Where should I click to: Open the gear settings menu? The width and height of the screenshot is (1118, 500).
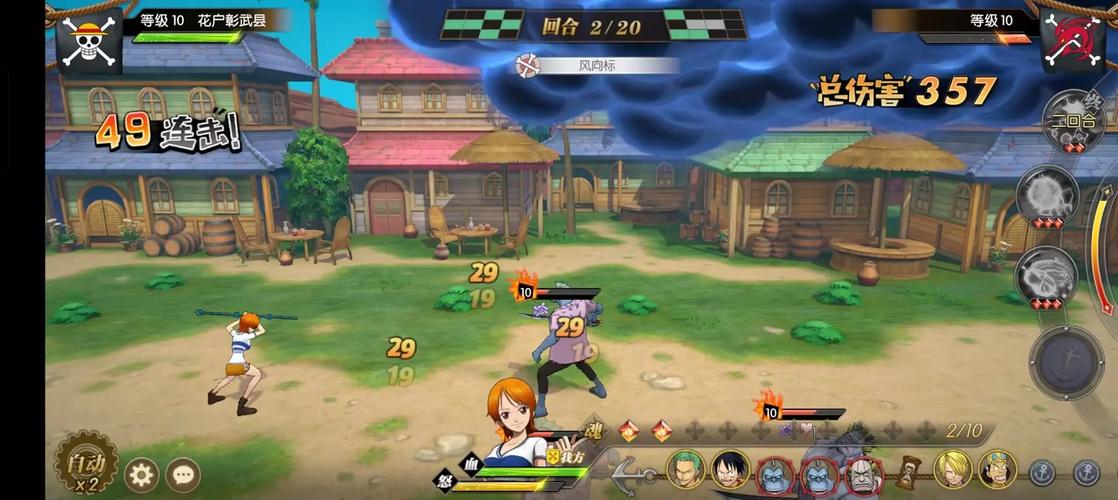142,473
